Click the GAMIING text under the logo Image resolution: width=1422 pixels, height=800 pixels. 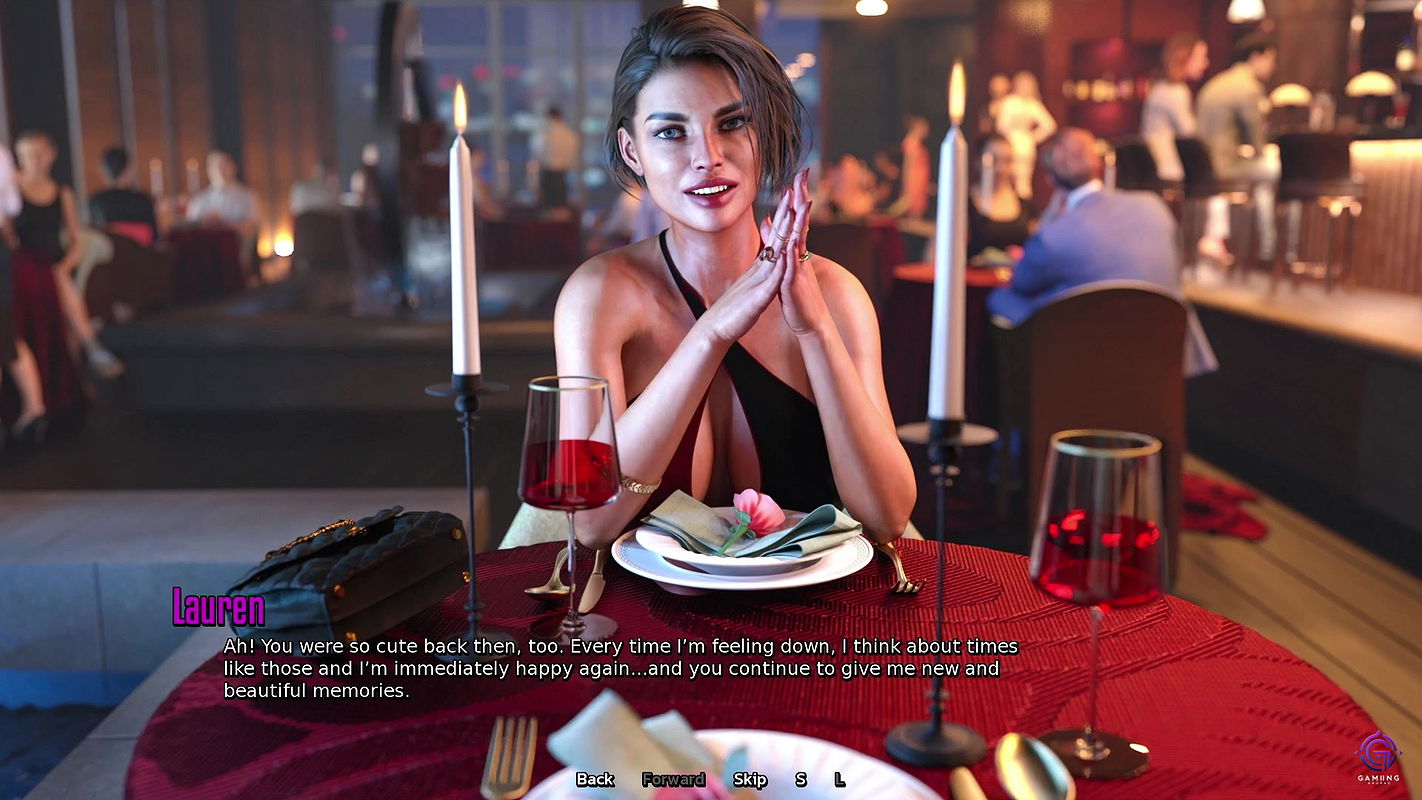pos(1379,778)
